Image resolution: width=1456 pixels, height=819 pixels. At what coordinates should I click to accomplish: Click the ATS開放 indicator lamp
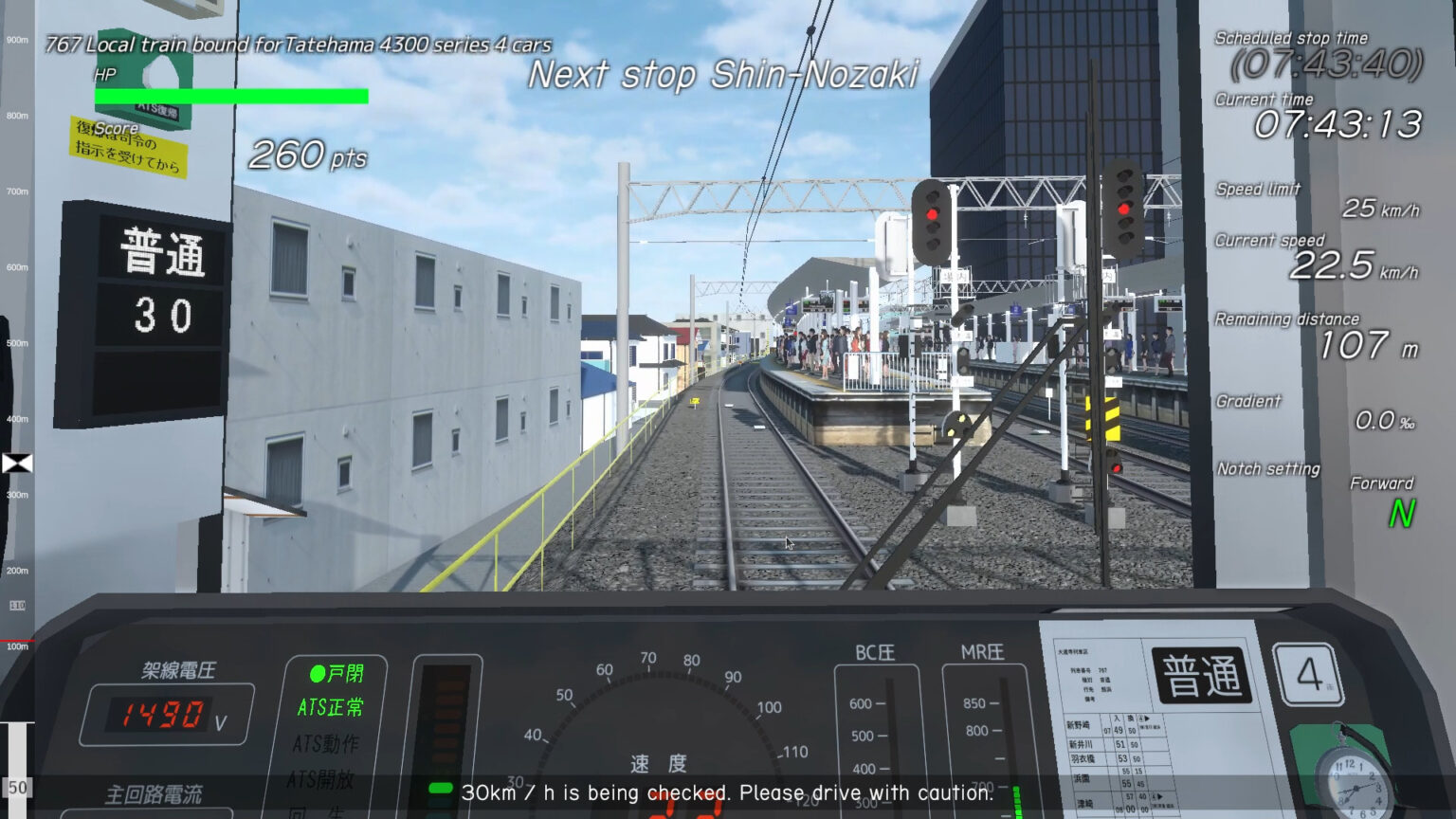(322, 780)
